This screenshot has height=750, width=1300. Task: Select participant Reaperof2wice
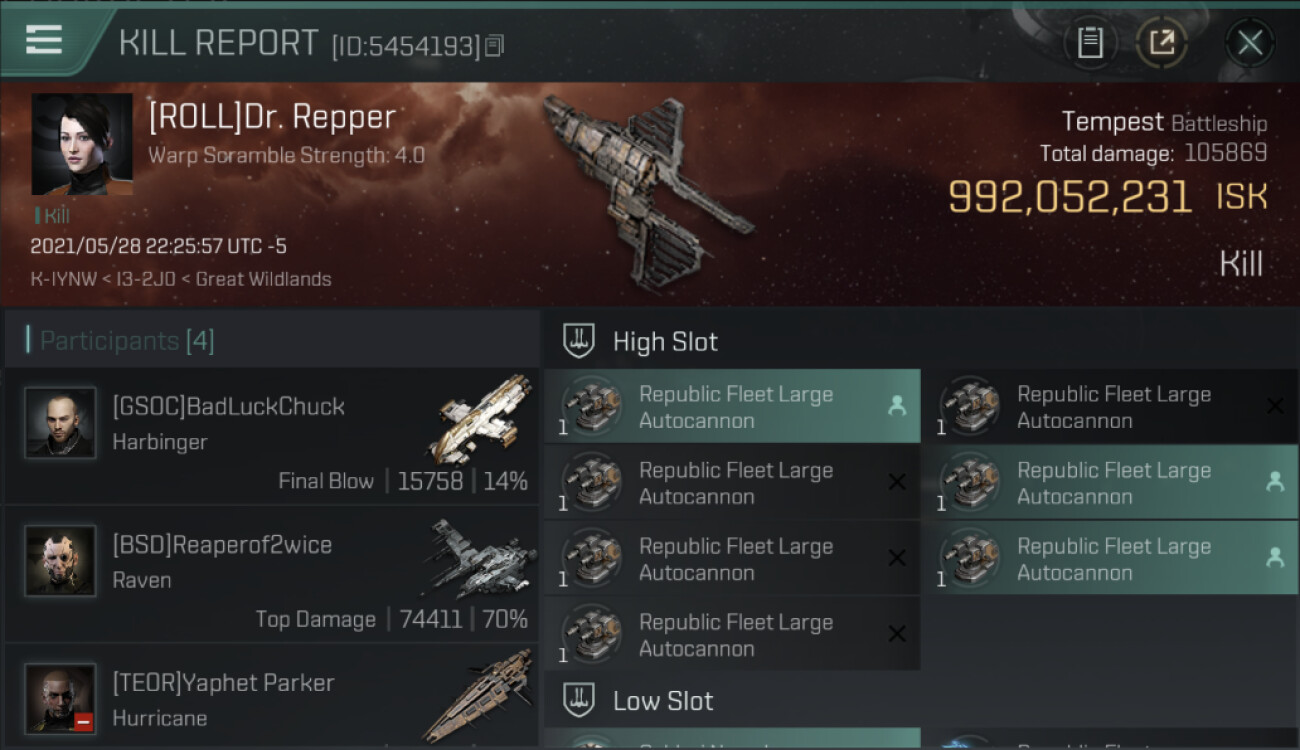[271, 573]
